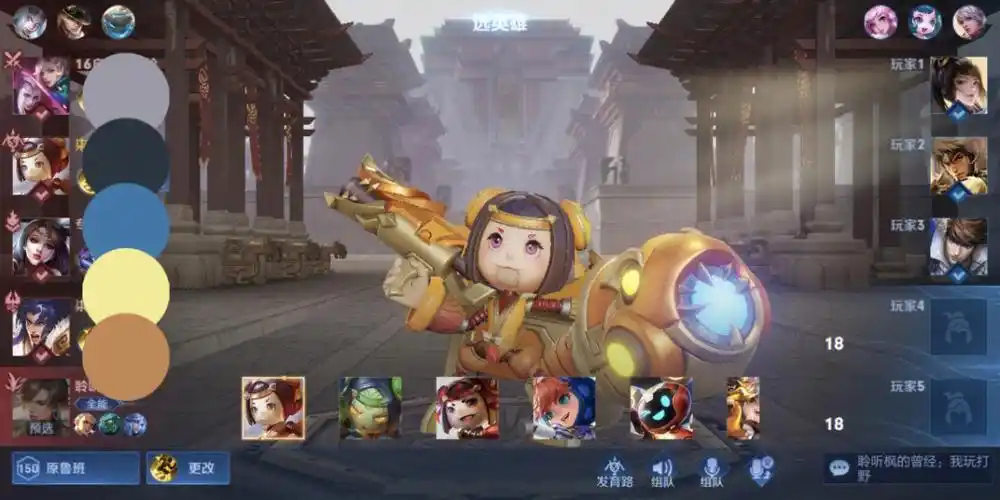Open the 发育路 lane selection icon
Screen dimensions: 1000x500
coord(615,471)
